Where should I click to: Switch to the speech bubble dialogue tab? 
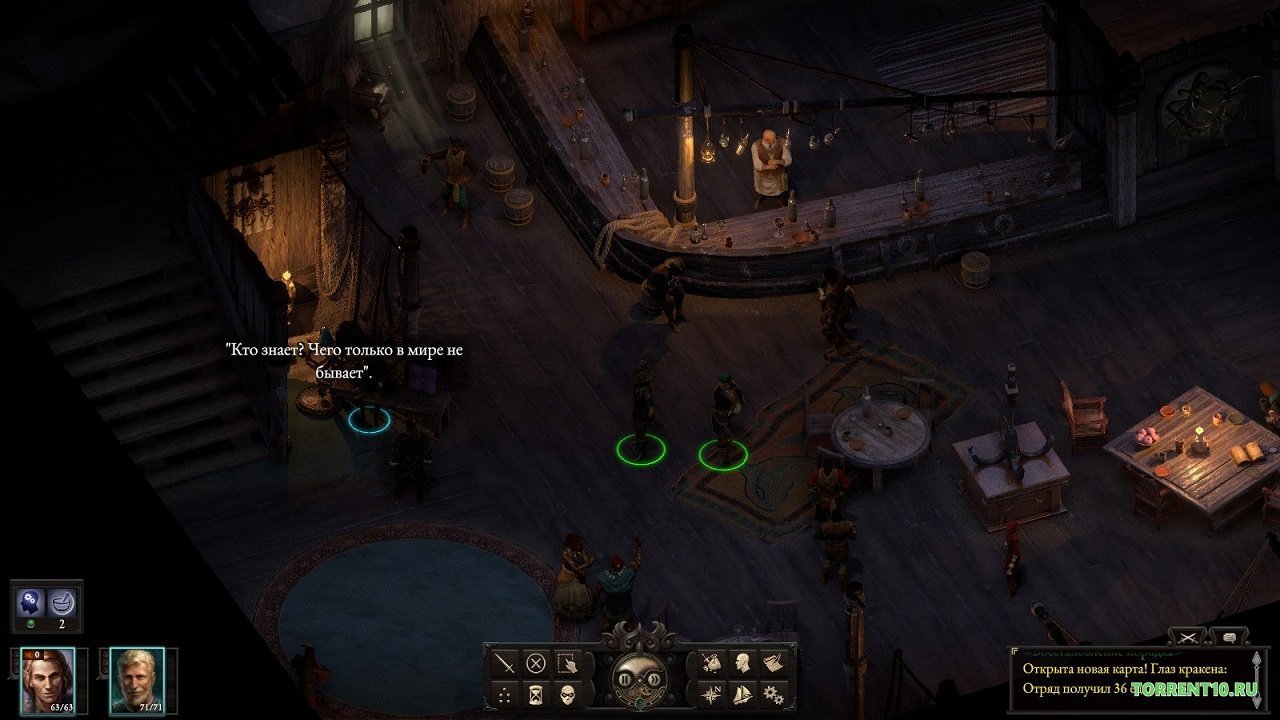1230,637
